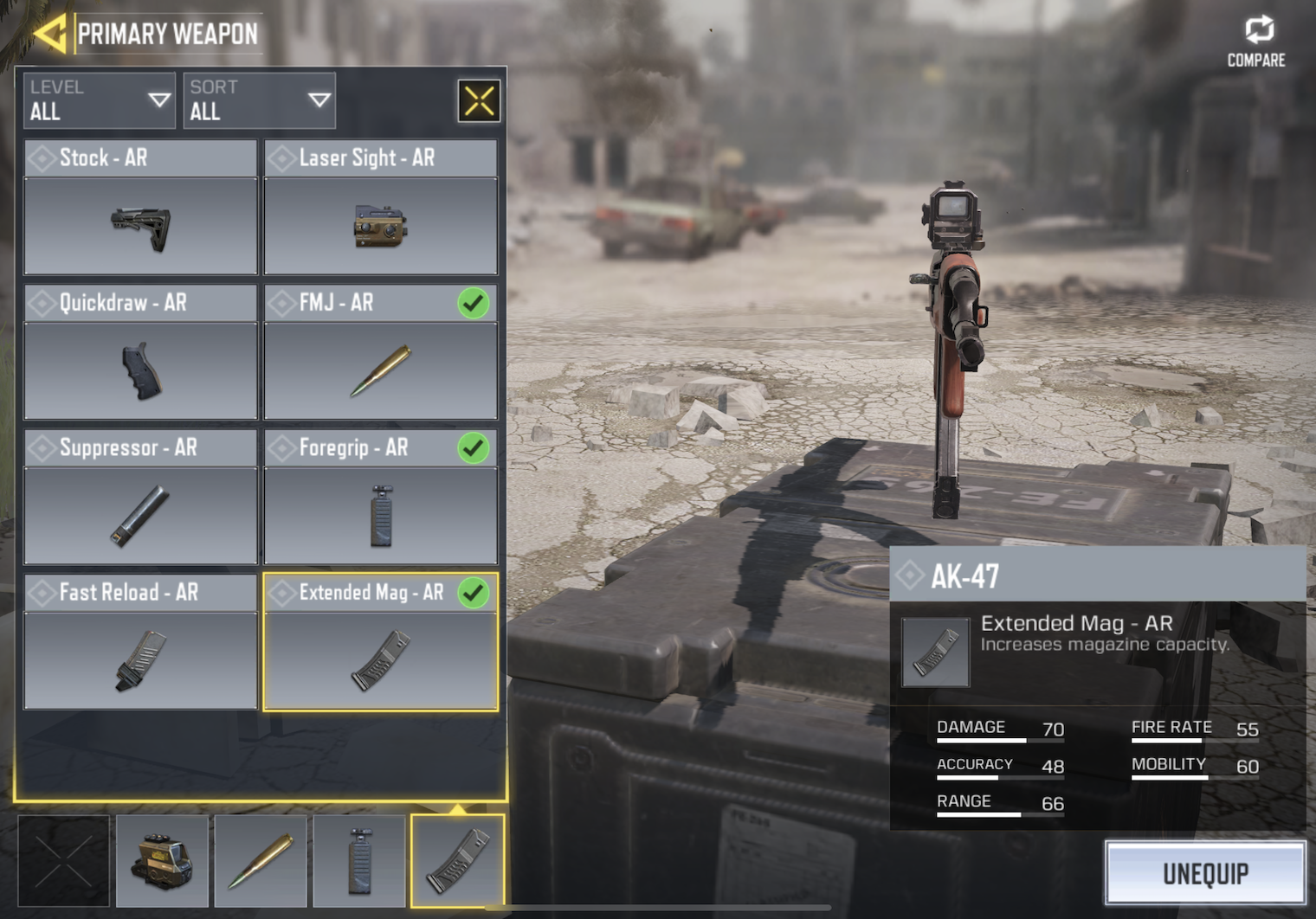Select the equipped foregrip slot
Image resolution: width=1316 pixels, height=919 pixels.
(x=359, y=861)
